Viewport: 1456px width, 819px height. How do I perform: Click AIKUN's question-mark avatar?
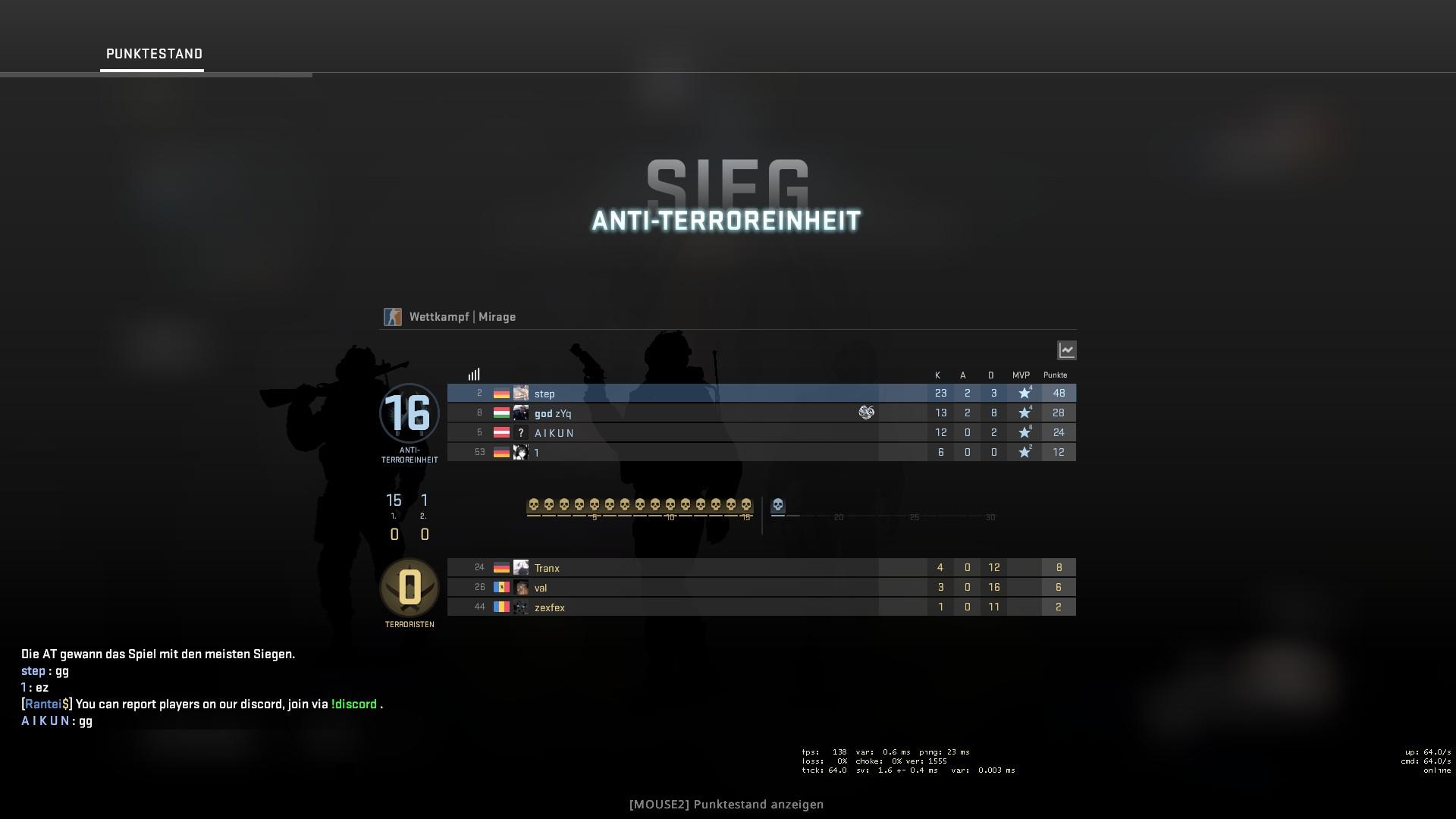(520, 432)
